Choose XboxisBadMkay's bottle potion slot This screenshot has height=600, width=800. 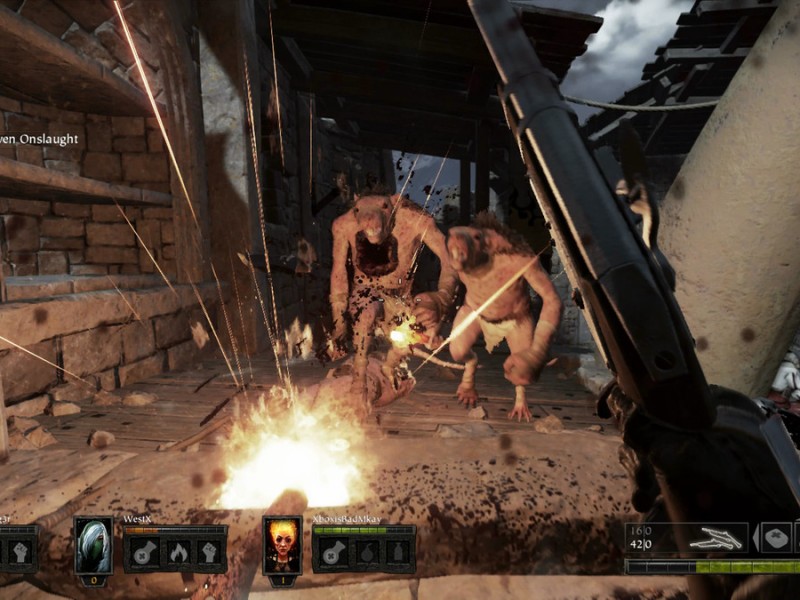[397, 552]
